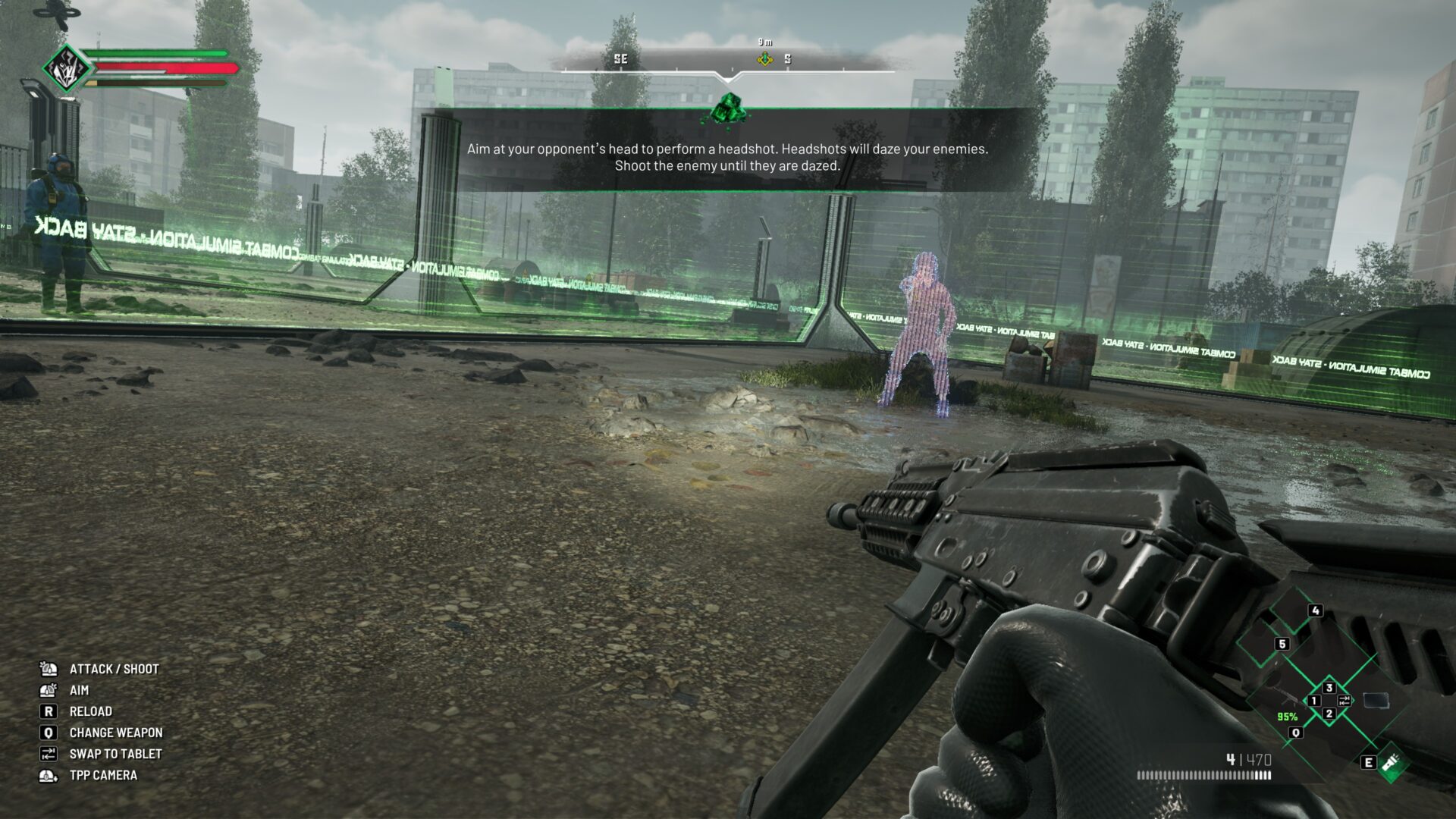
Task: Toggle the green flashlight icon
Action: point(1392,764)
